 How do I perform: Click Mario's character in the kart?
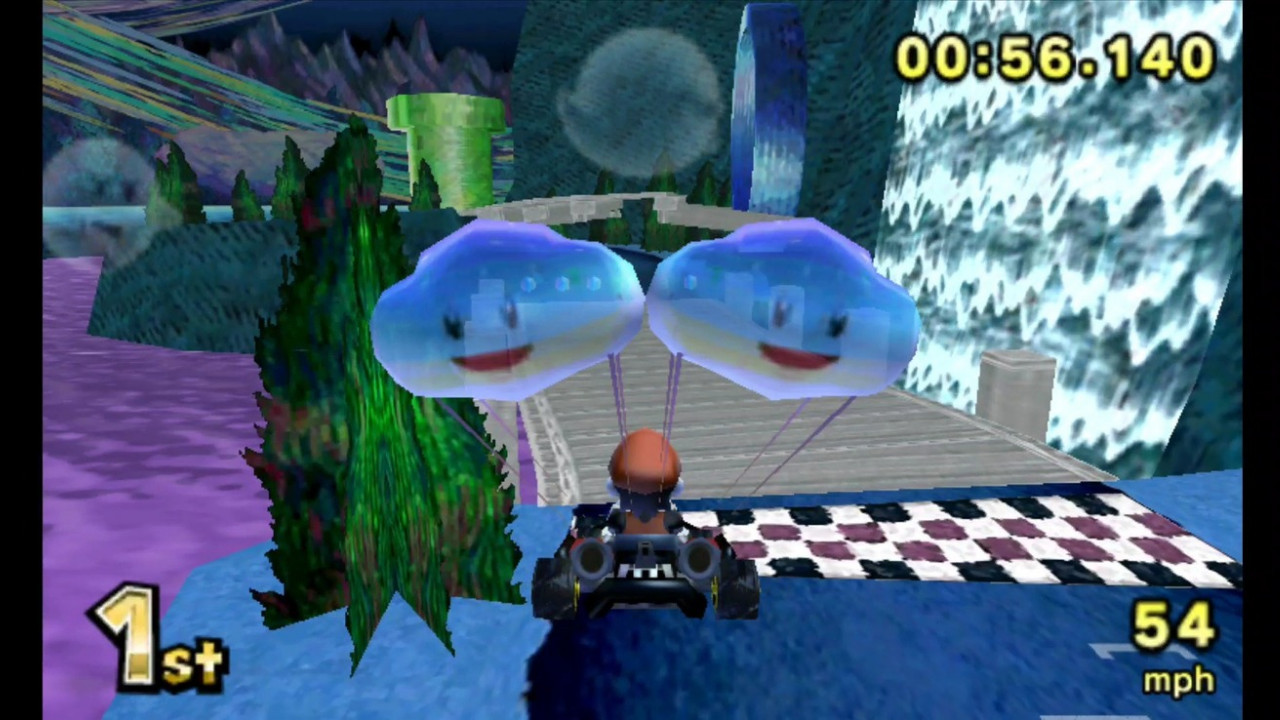pyautogui.click(x=645, y=470)
